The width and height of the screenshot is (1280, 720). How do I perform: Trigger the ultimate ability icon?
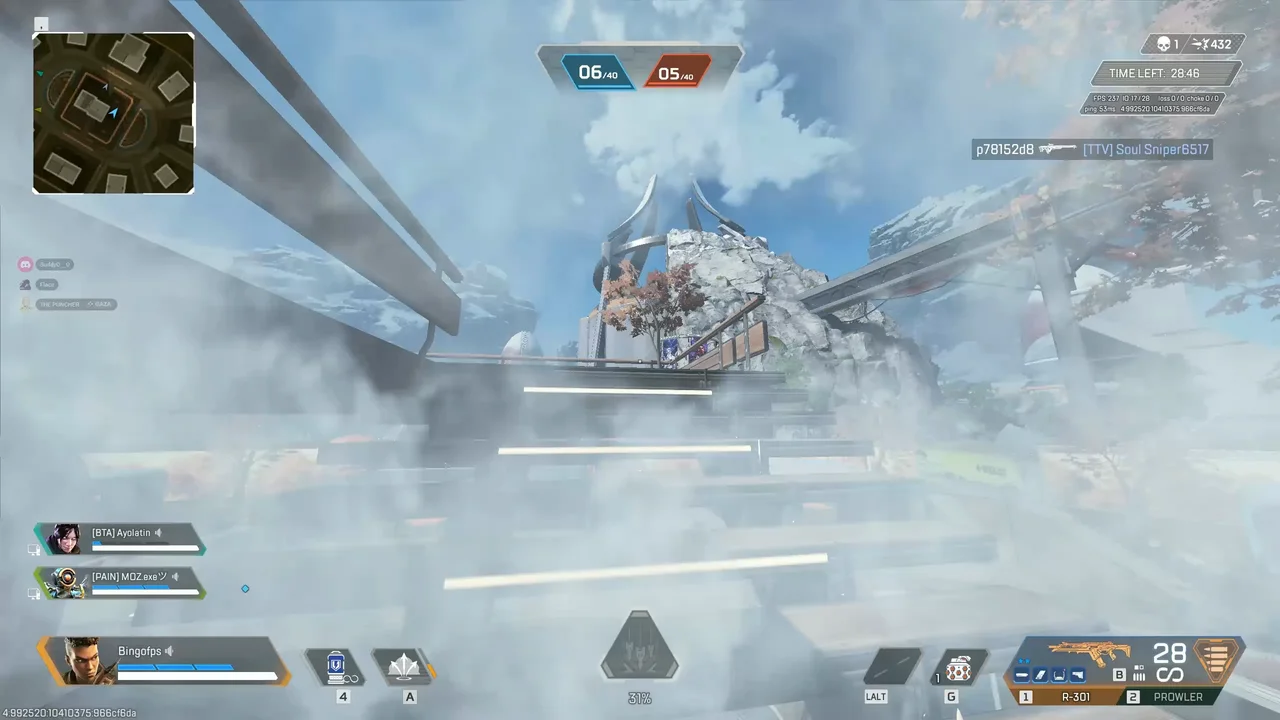[x=639, y=649]
